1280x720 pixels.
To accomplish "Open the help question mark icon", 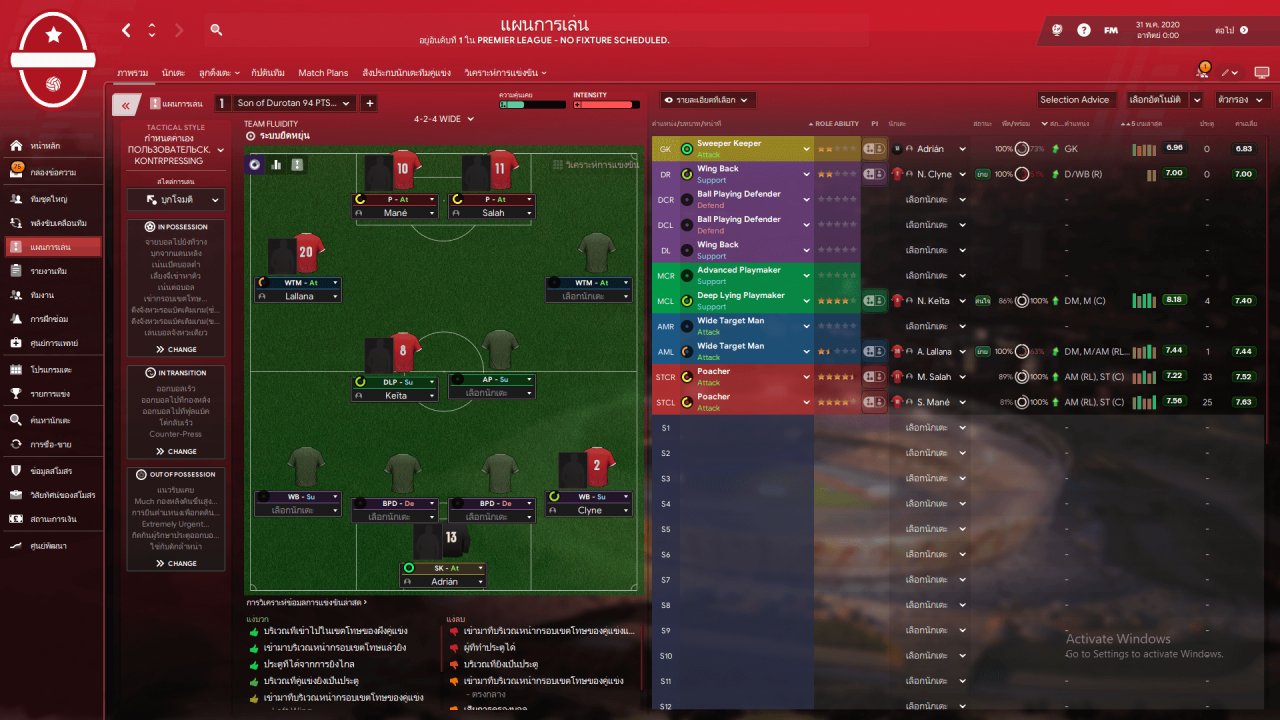I will coord(1084,30).
